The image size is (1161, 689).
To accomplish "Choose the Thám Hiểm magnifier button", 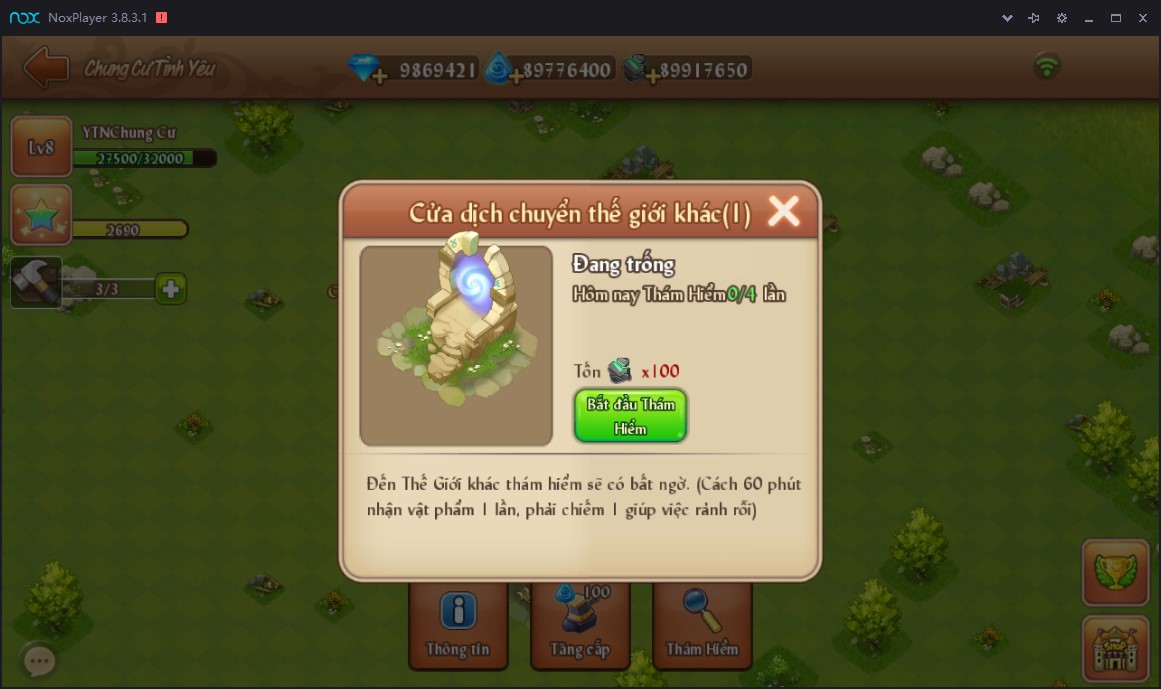I will (702, 626).
